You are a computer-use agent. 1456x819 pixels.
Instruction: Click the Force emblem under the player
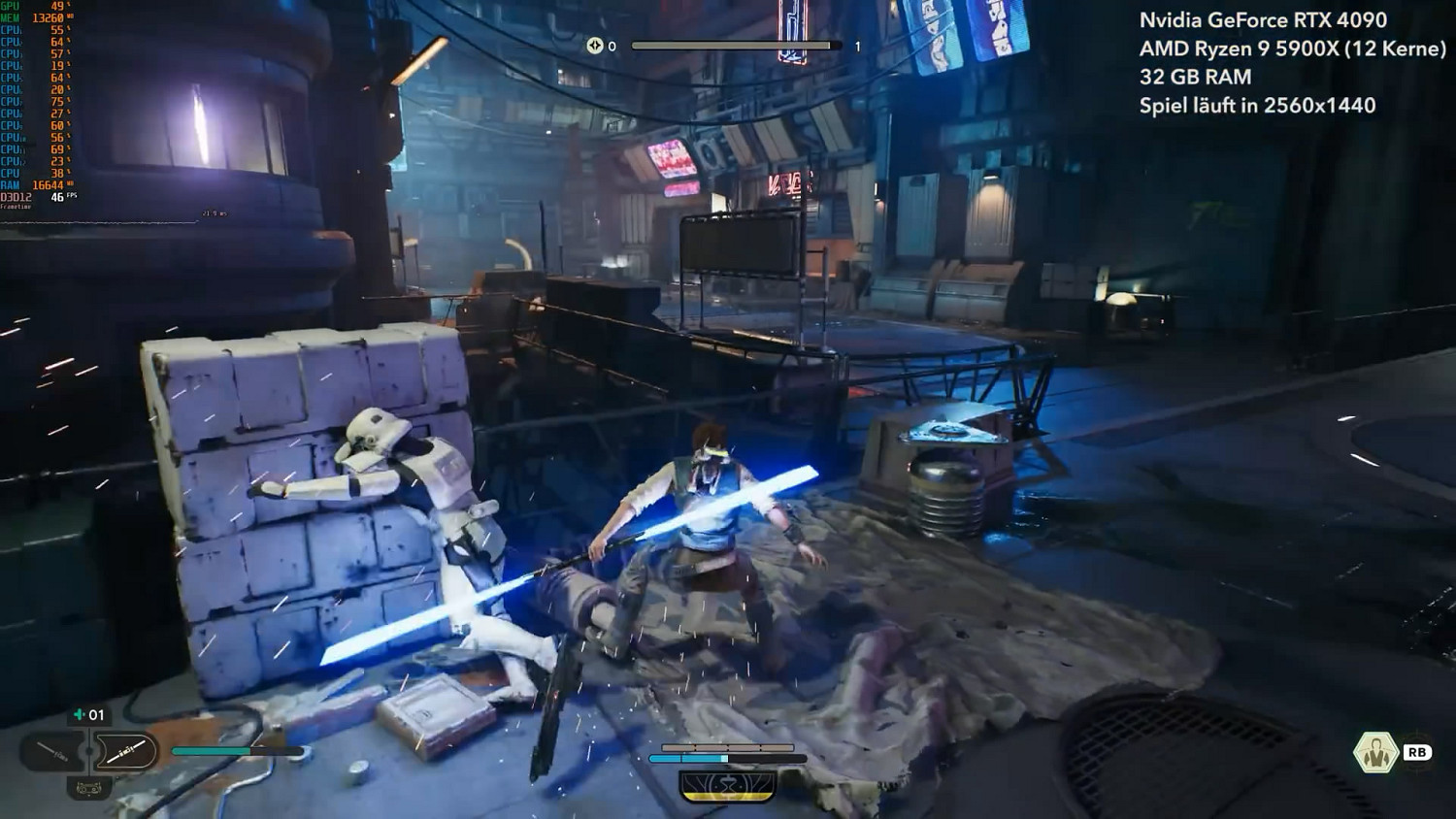pyautogui.click(x=727, y=785)
